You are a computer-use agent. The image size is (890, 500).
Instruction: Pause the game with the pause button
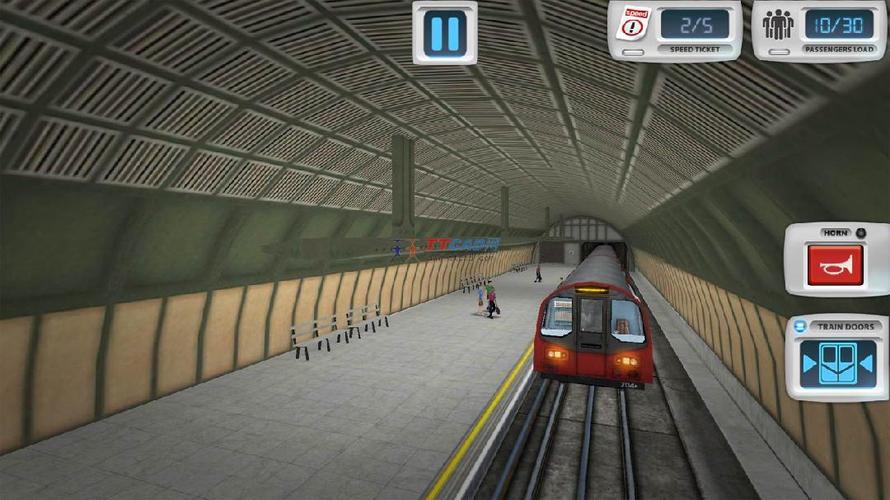pos(445,32)
